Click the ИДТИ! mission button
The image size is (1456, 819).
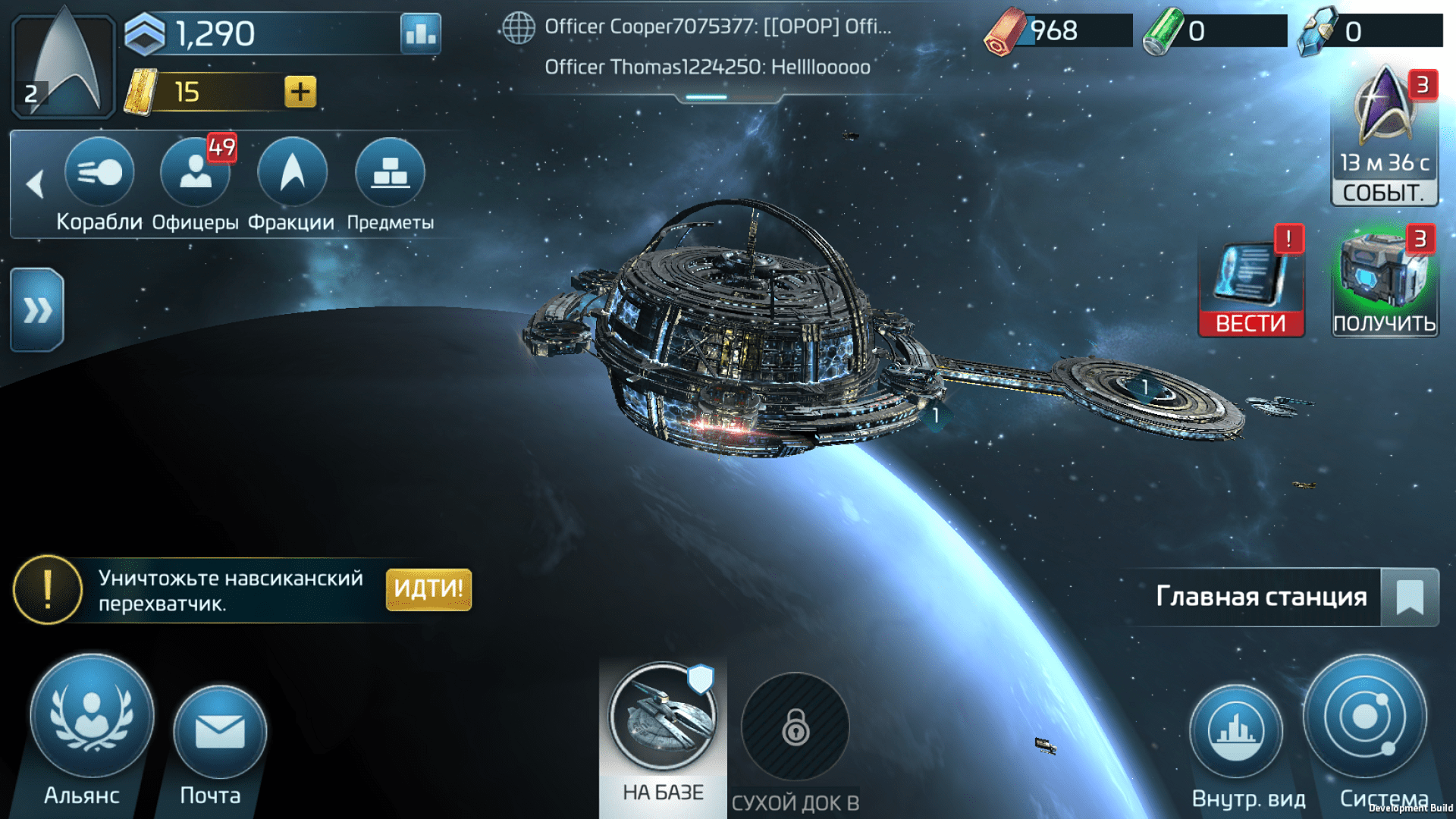click(x=428, y=589)
